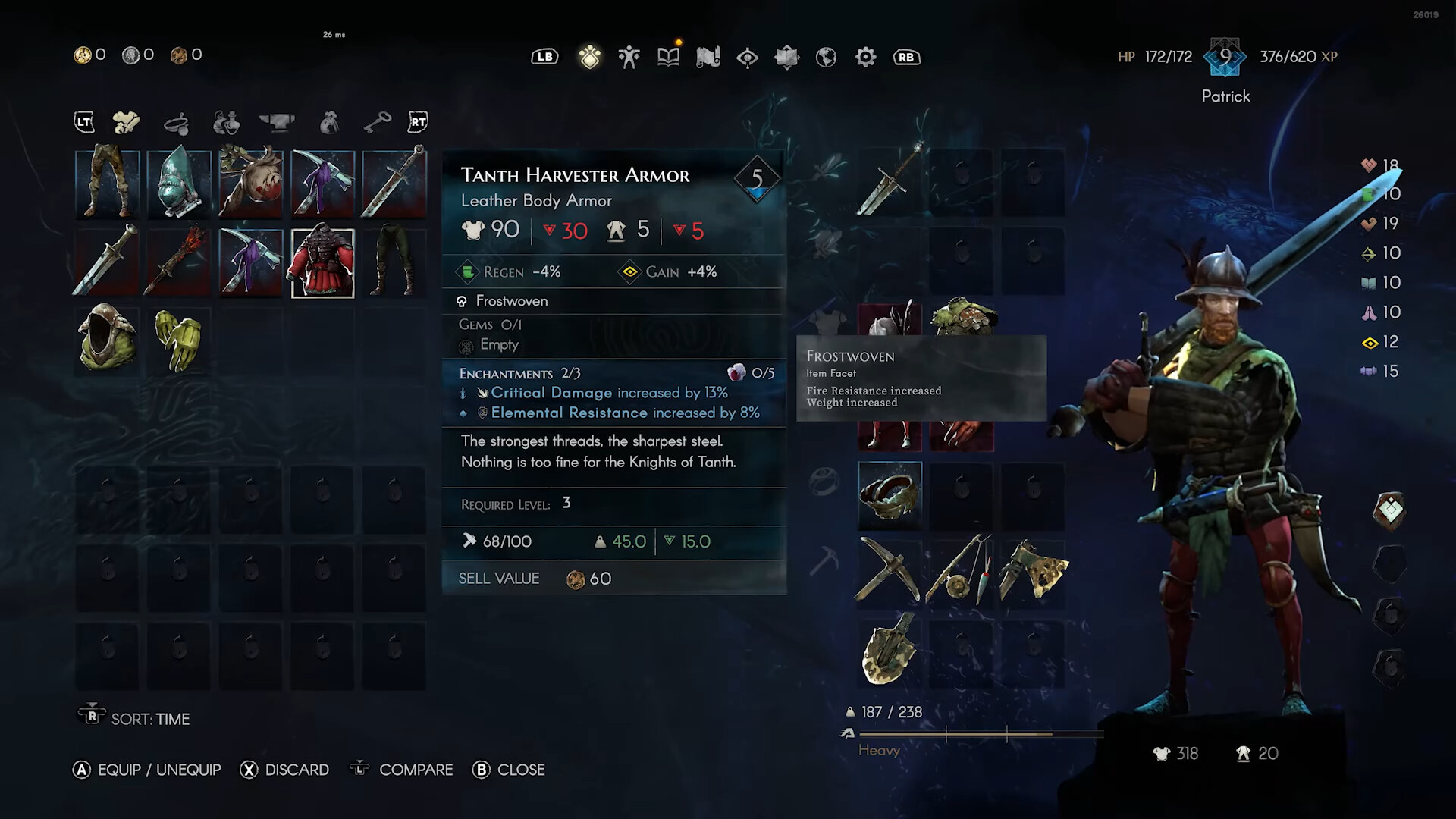Select the teal pointed helmet in inventory

[x=179, y=184]
